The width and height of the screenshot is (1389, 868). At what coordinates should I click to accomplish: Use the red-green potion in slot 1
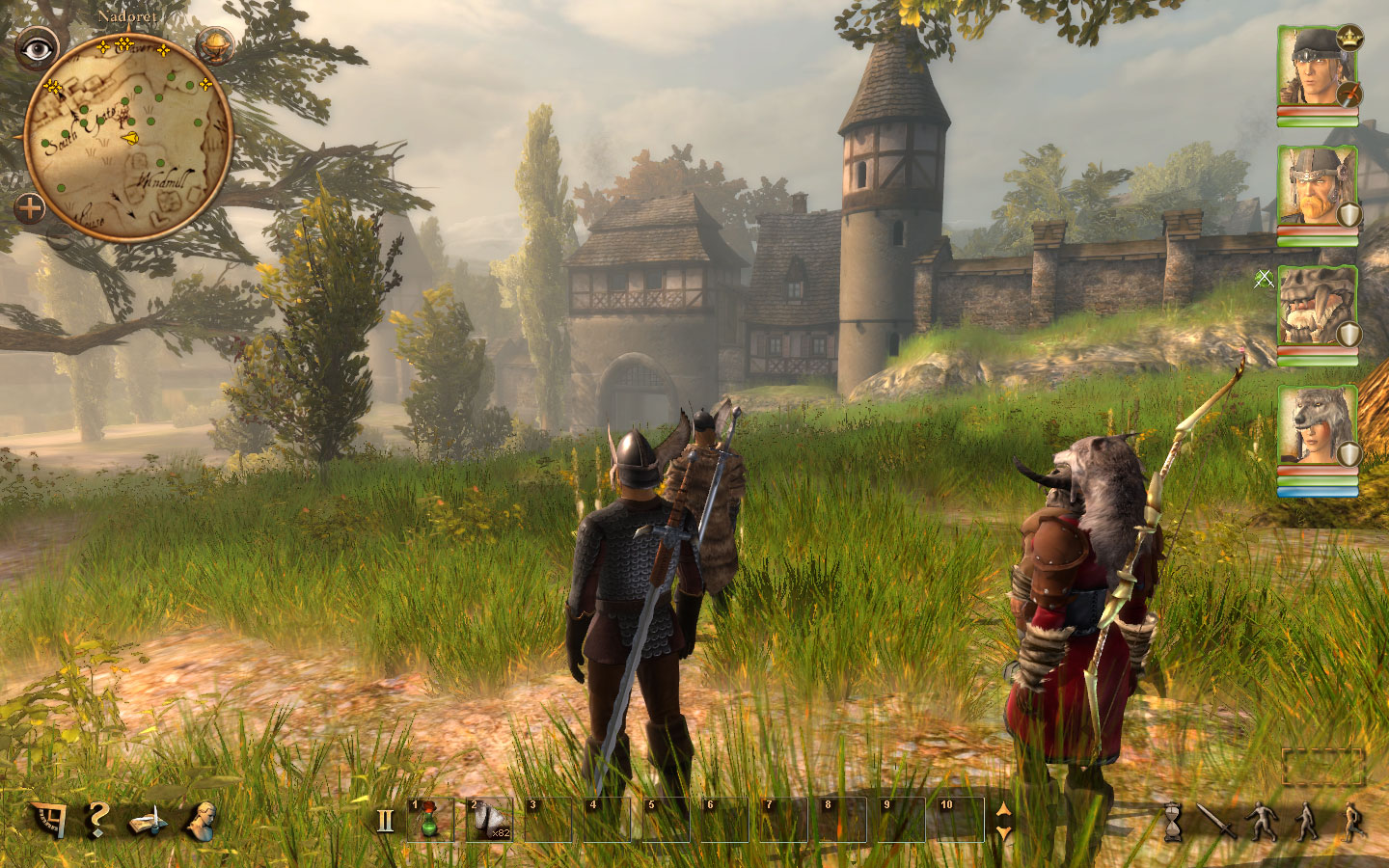[x=430, y=820]
